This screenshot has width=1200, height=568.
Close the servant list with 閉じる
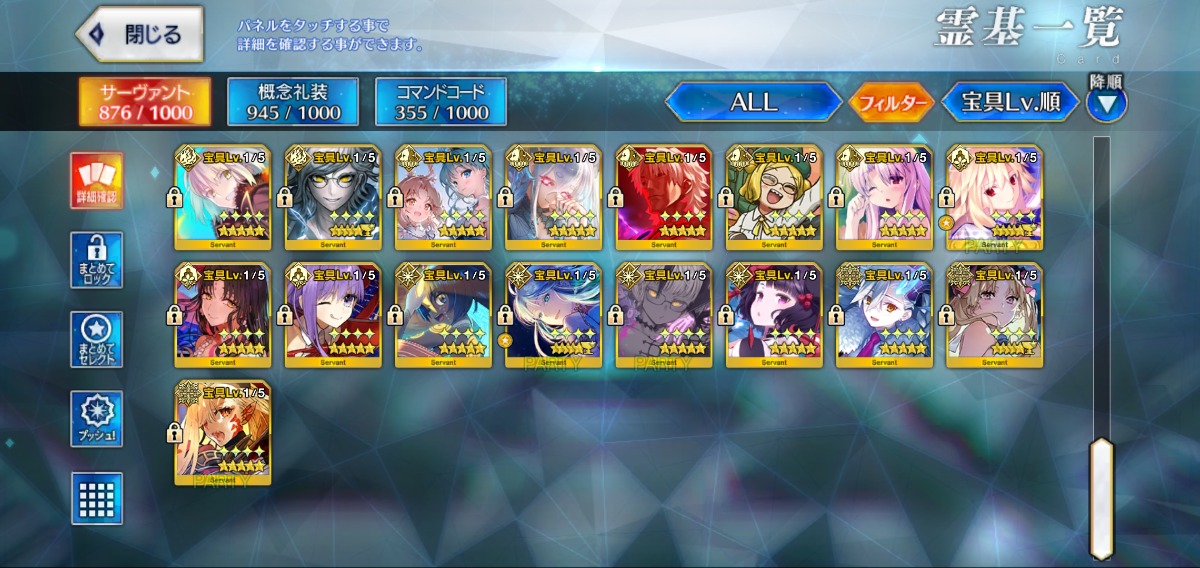(139, 34)
